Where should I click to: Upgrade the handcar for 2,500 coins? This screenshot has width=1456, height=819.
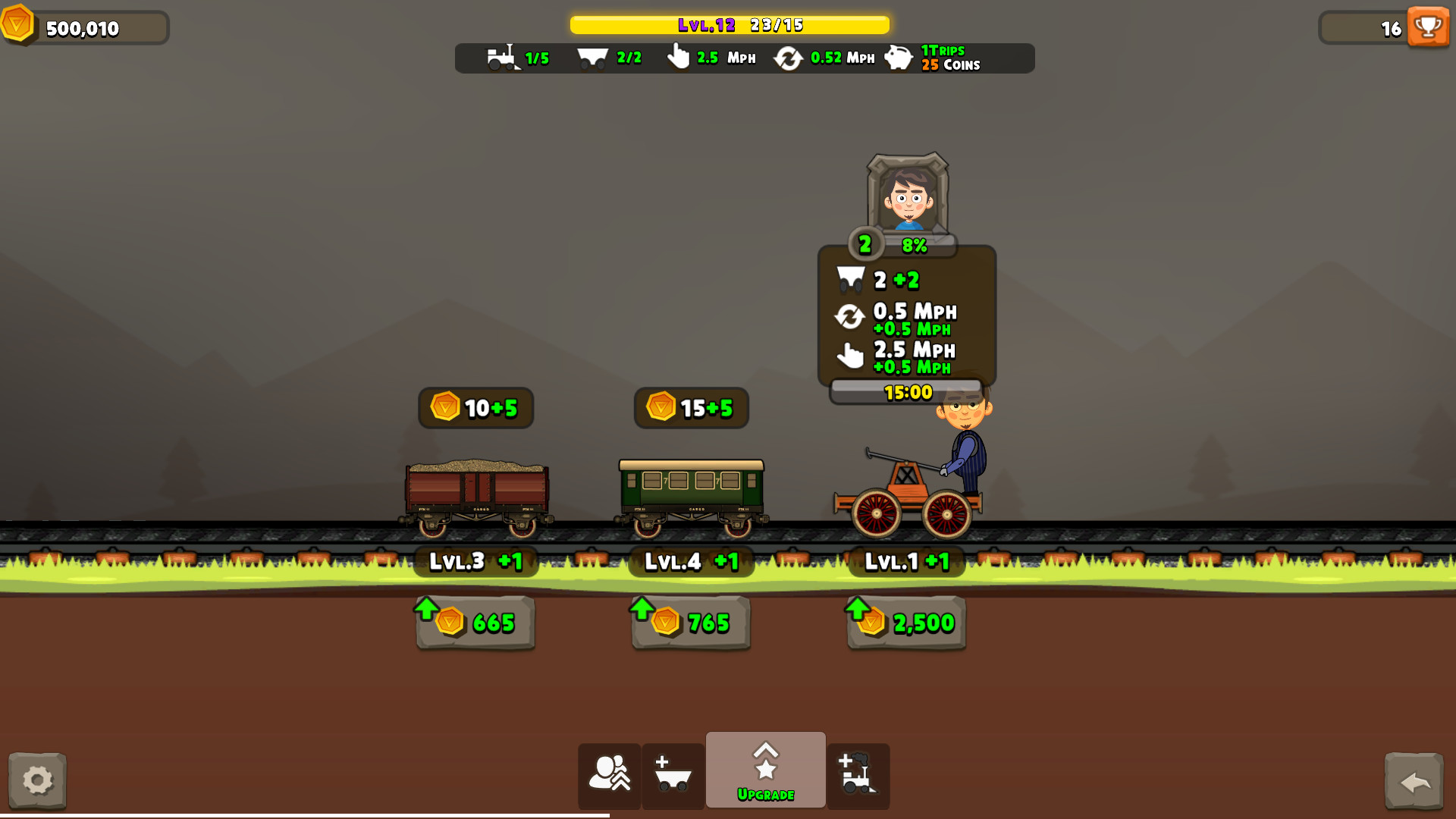[x=905, y=623]
